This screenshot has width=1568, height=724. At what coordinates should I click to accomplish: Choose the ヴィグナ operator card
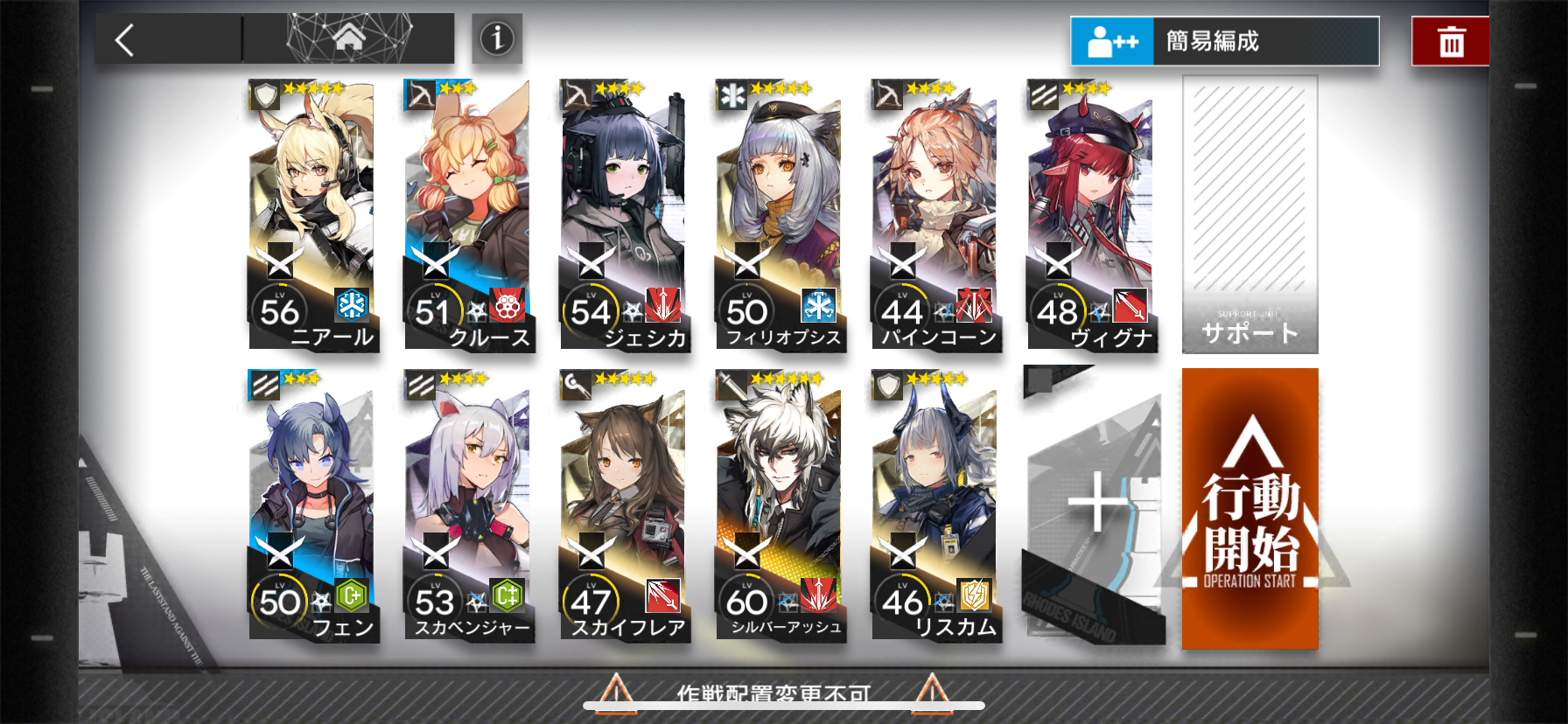[1092, 215]
